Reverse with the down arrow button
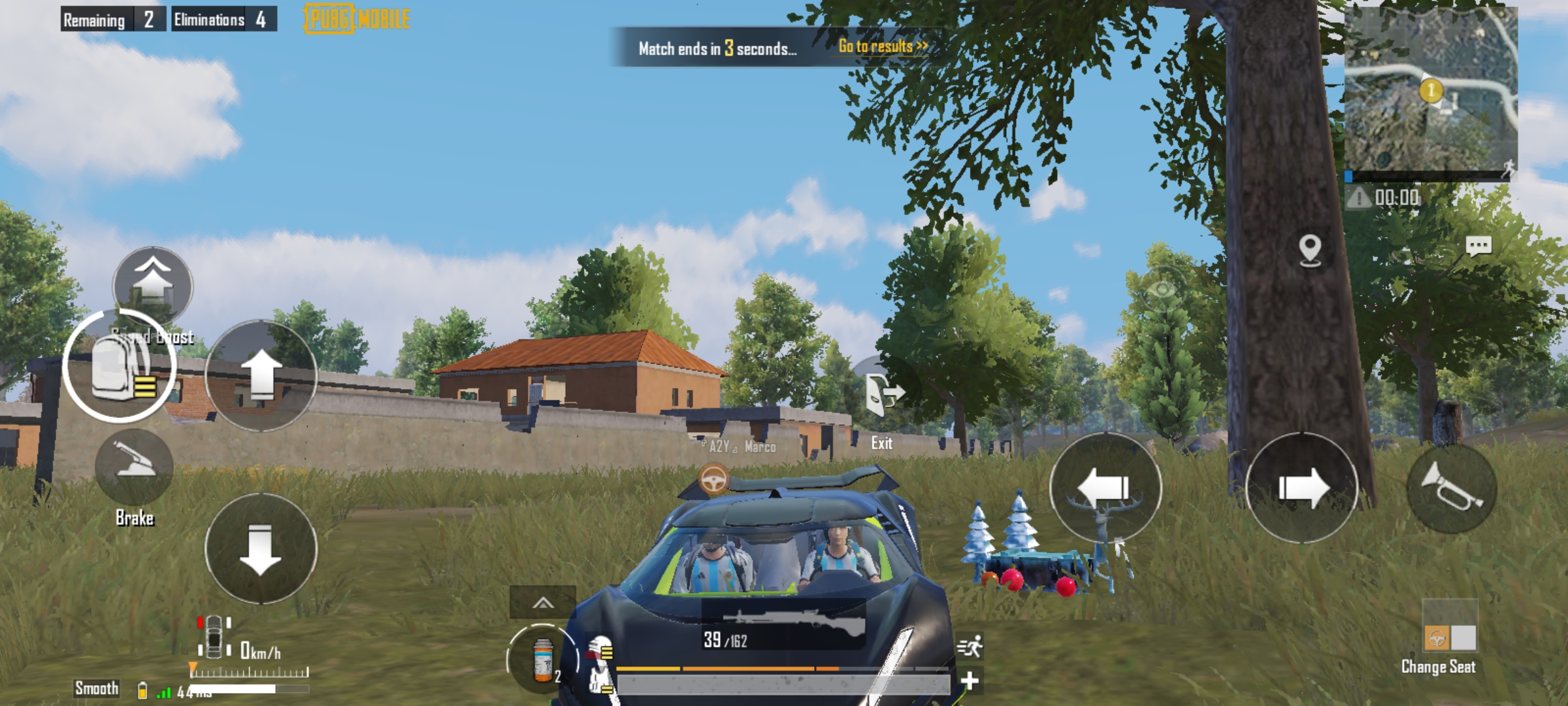 point(261,548)
